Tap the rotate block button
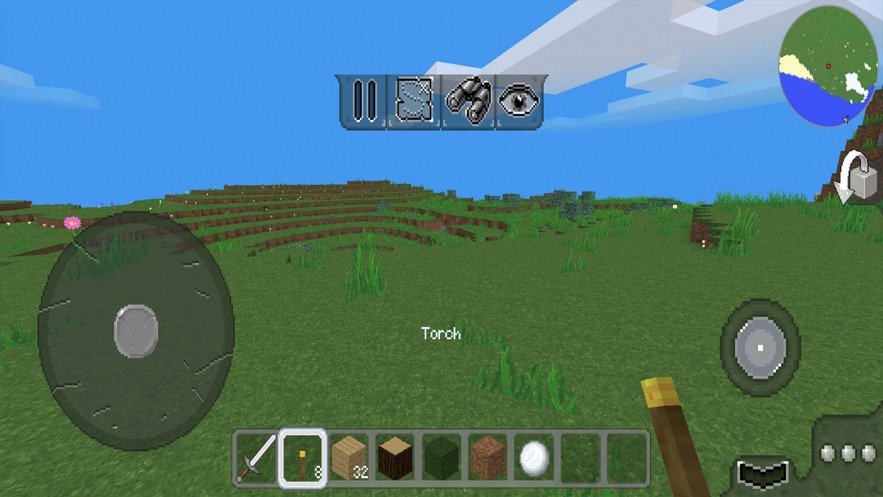 852,178
